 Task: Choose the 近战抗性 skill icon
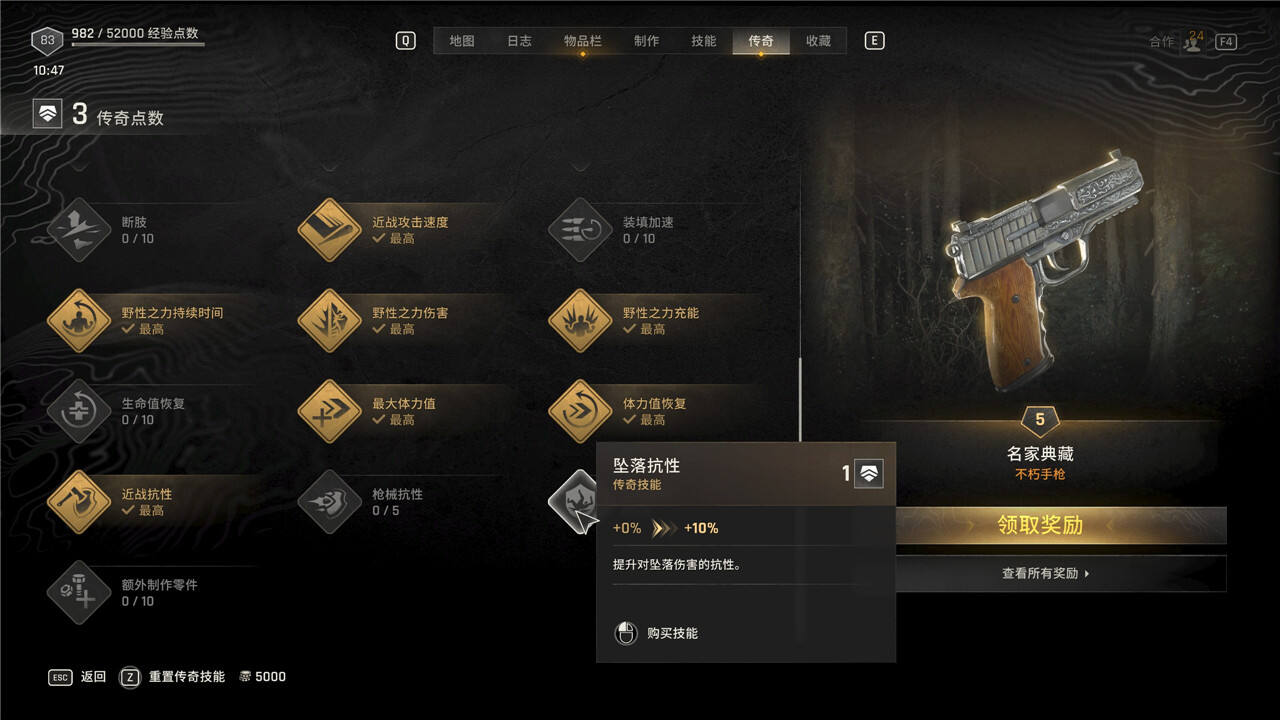[x=79, y=502]
